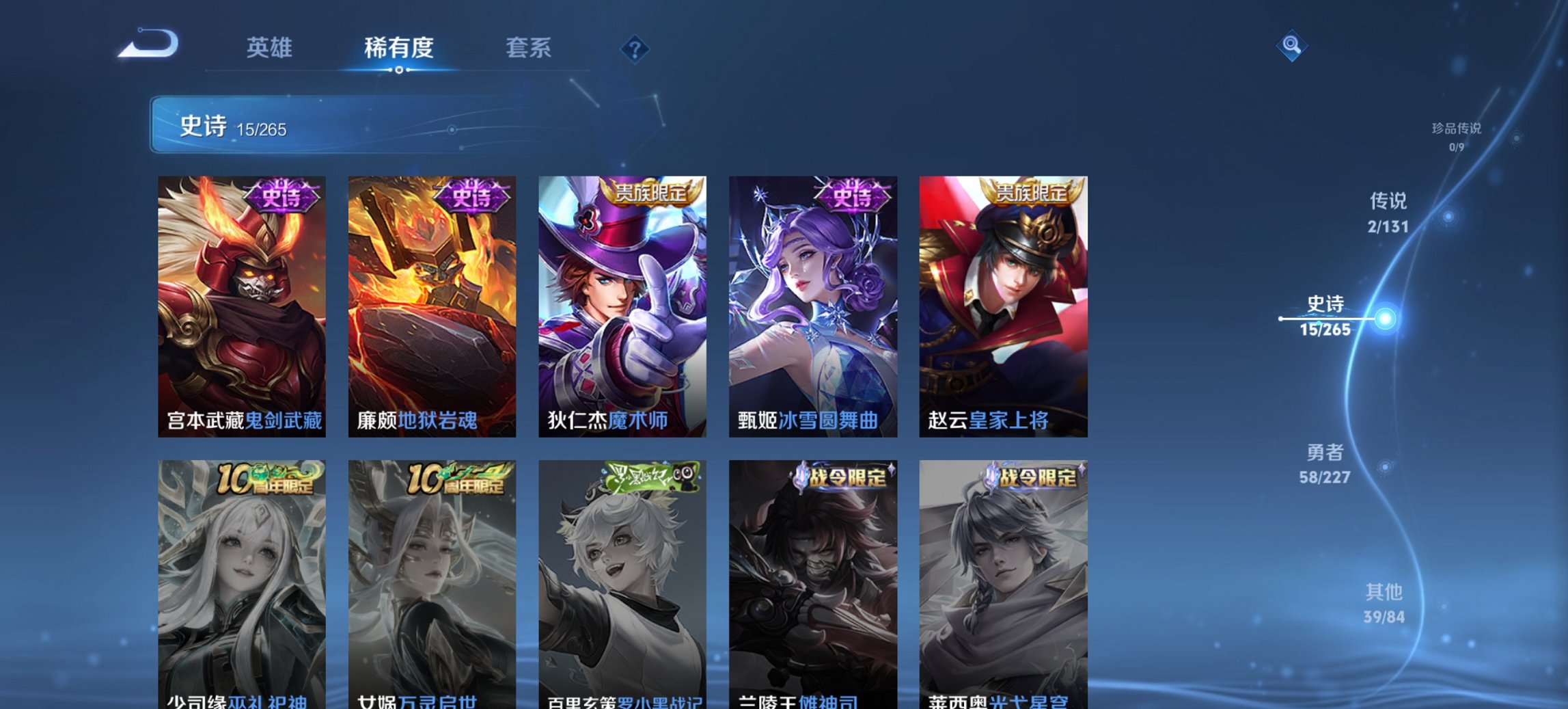Switch to the 英雄 tab
This screenshot has width=1568, height=709.
tap(271, 48)
